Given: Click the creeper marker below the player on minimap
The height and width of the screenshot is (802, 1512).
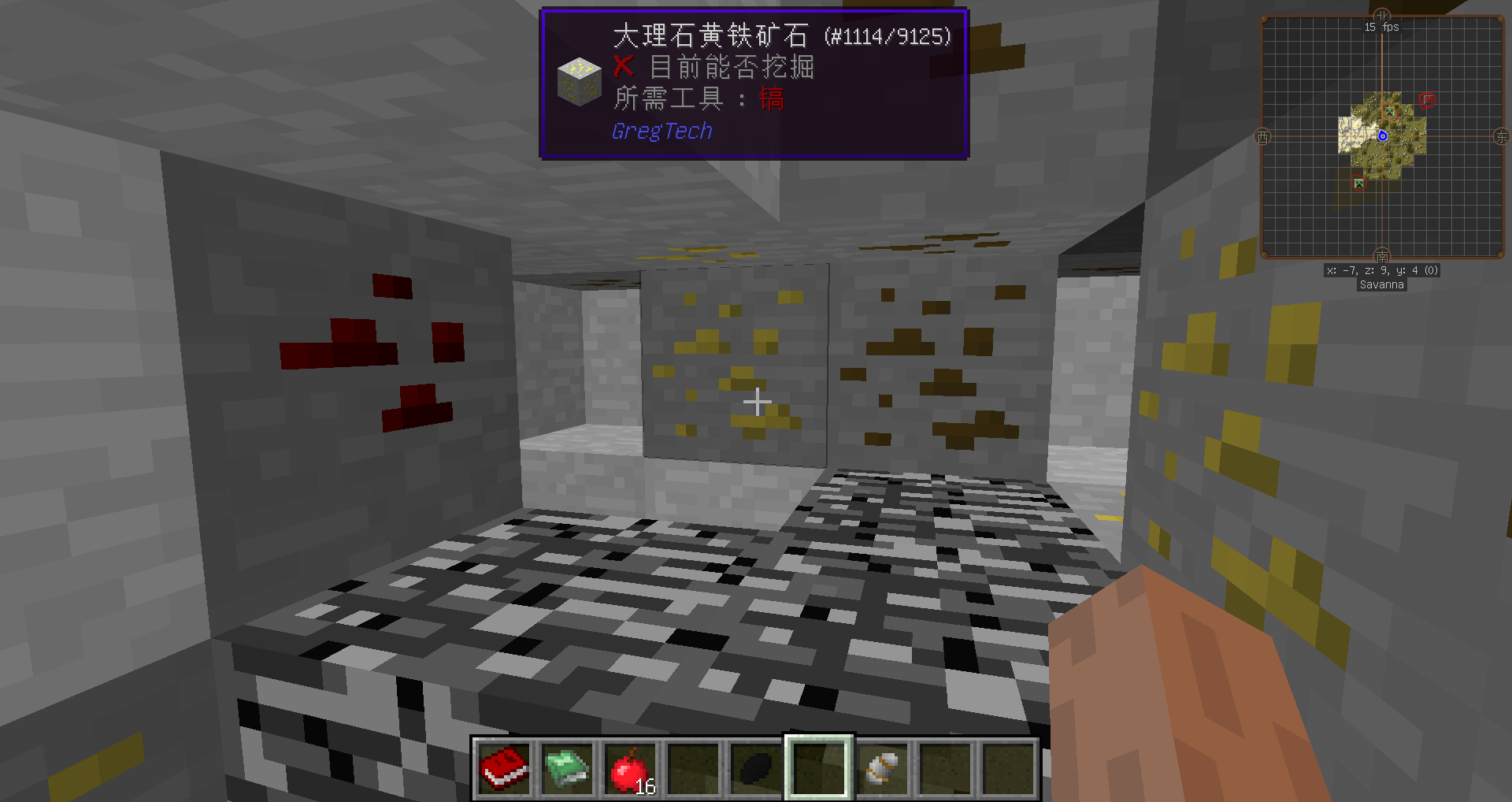Looking at the screenshot, I should click(1358, 183).
